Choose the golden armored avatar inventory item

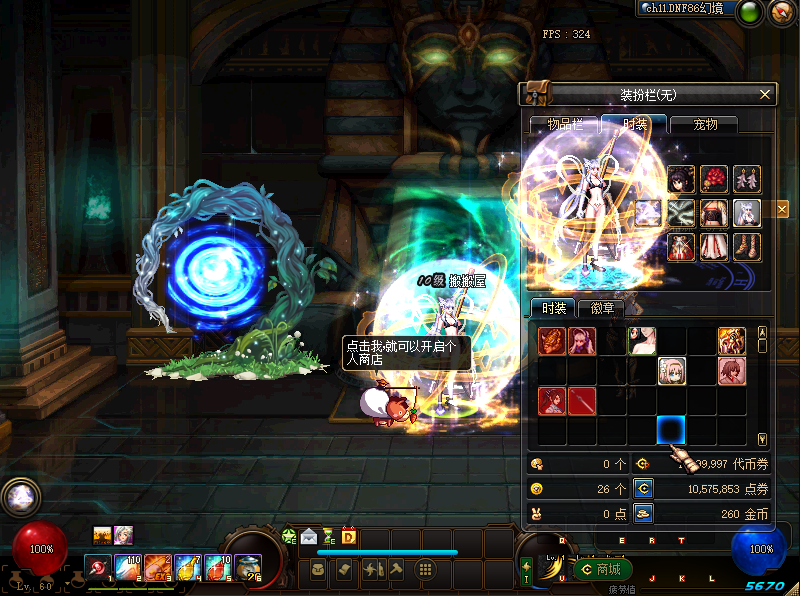point(731,341)
